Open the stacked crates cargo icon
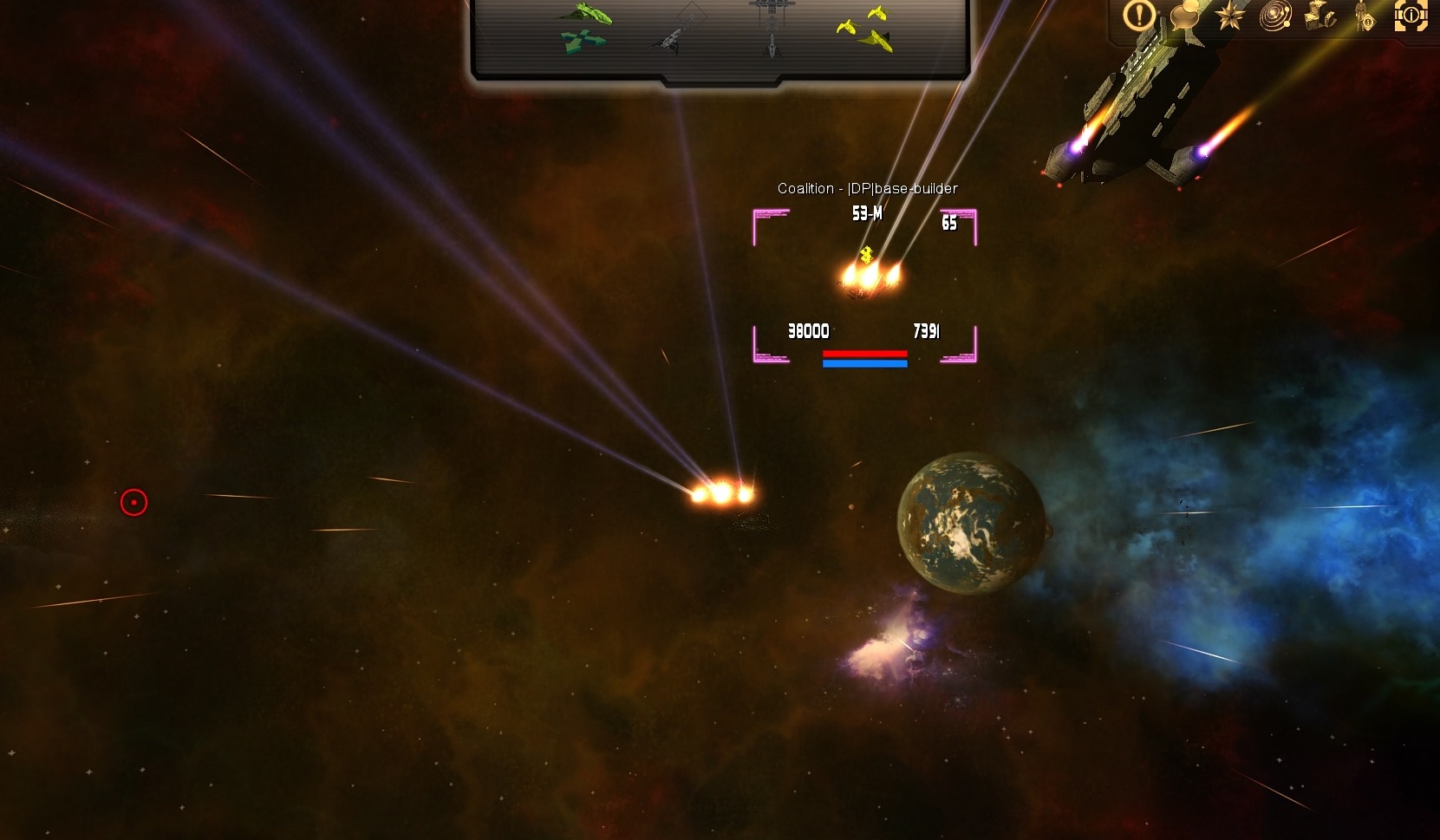The width and height of the screenshot is (1440, 840). tap(1320, 16)
